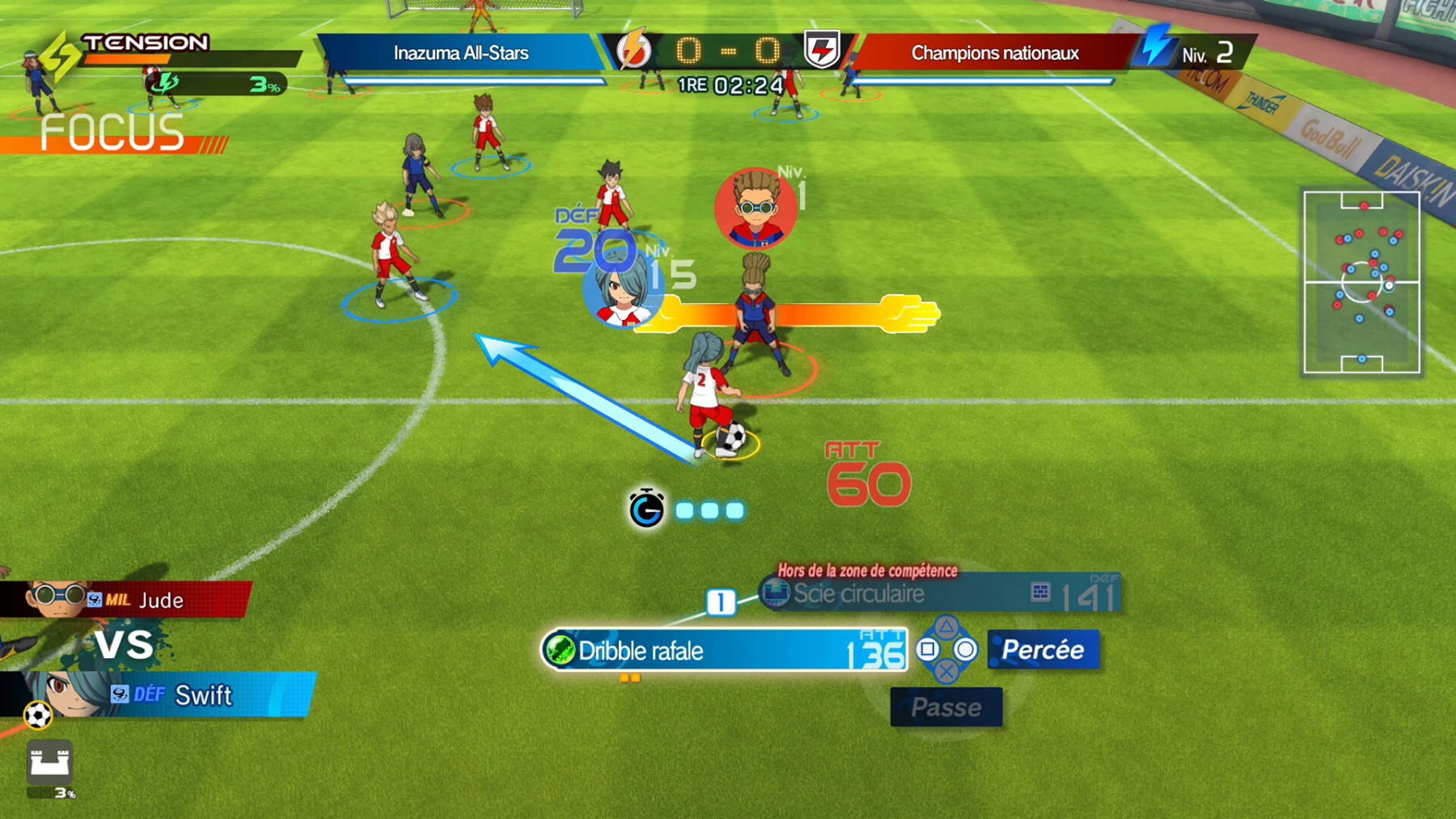Select the Dribble rafale skill icon

click(x=561, y=651)
